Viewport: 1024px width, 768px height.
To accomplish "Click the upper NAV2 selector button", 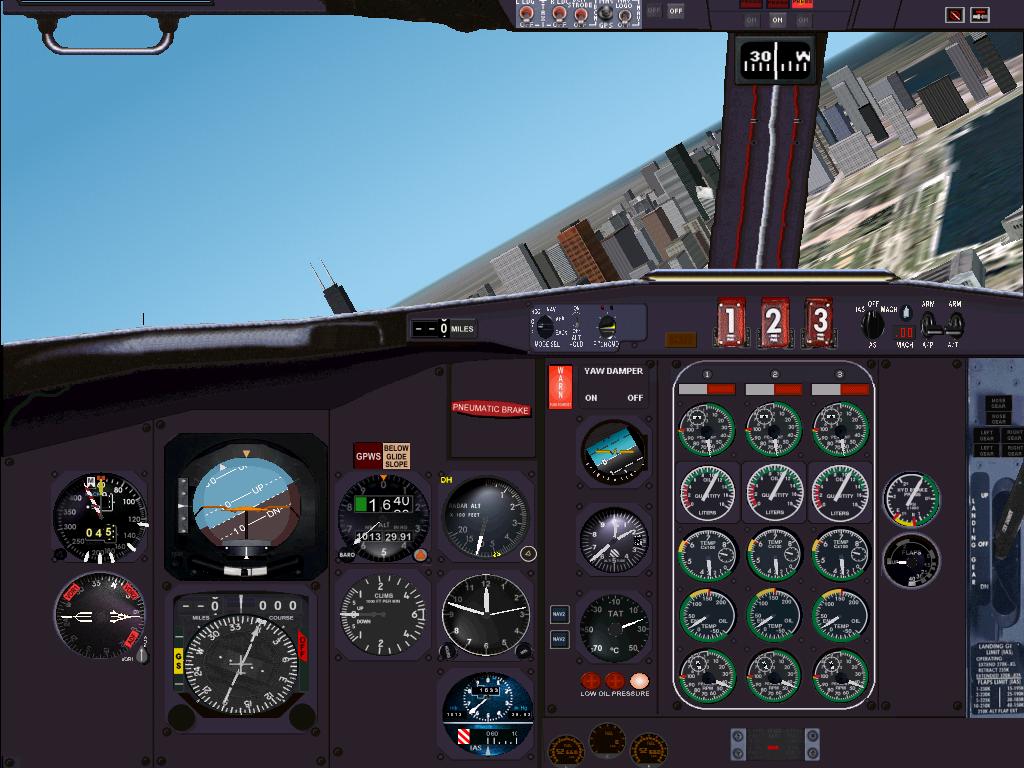I will pos(560,614).
